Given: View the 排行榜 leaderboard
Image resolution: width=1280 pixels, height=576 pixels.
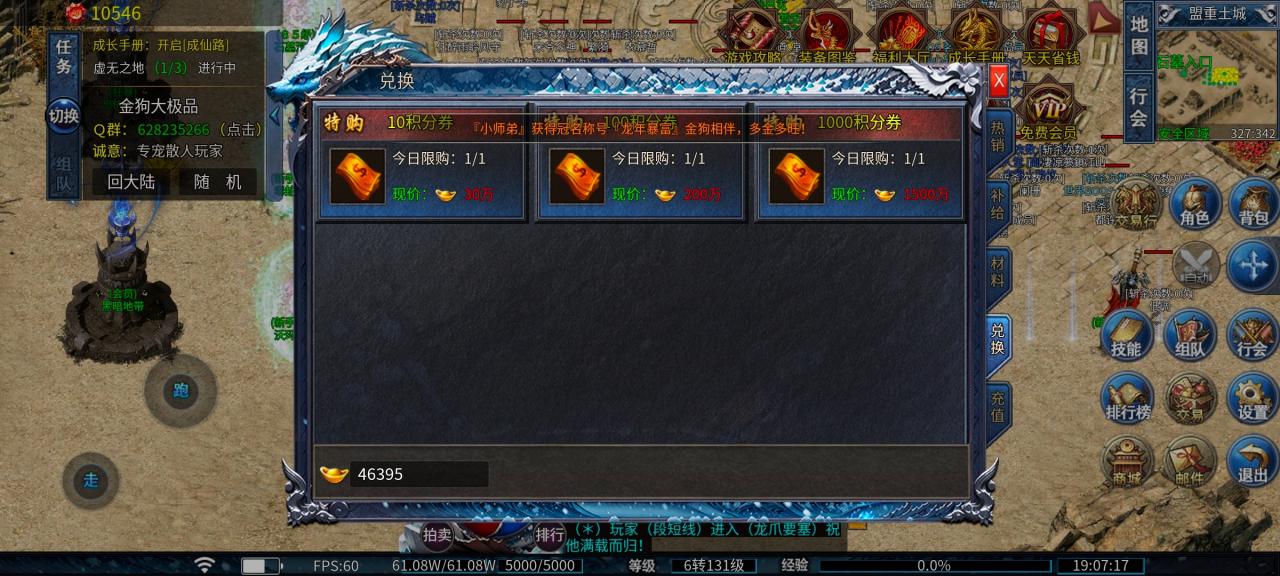Looking at the screenshot, I should click(1127, 399).
